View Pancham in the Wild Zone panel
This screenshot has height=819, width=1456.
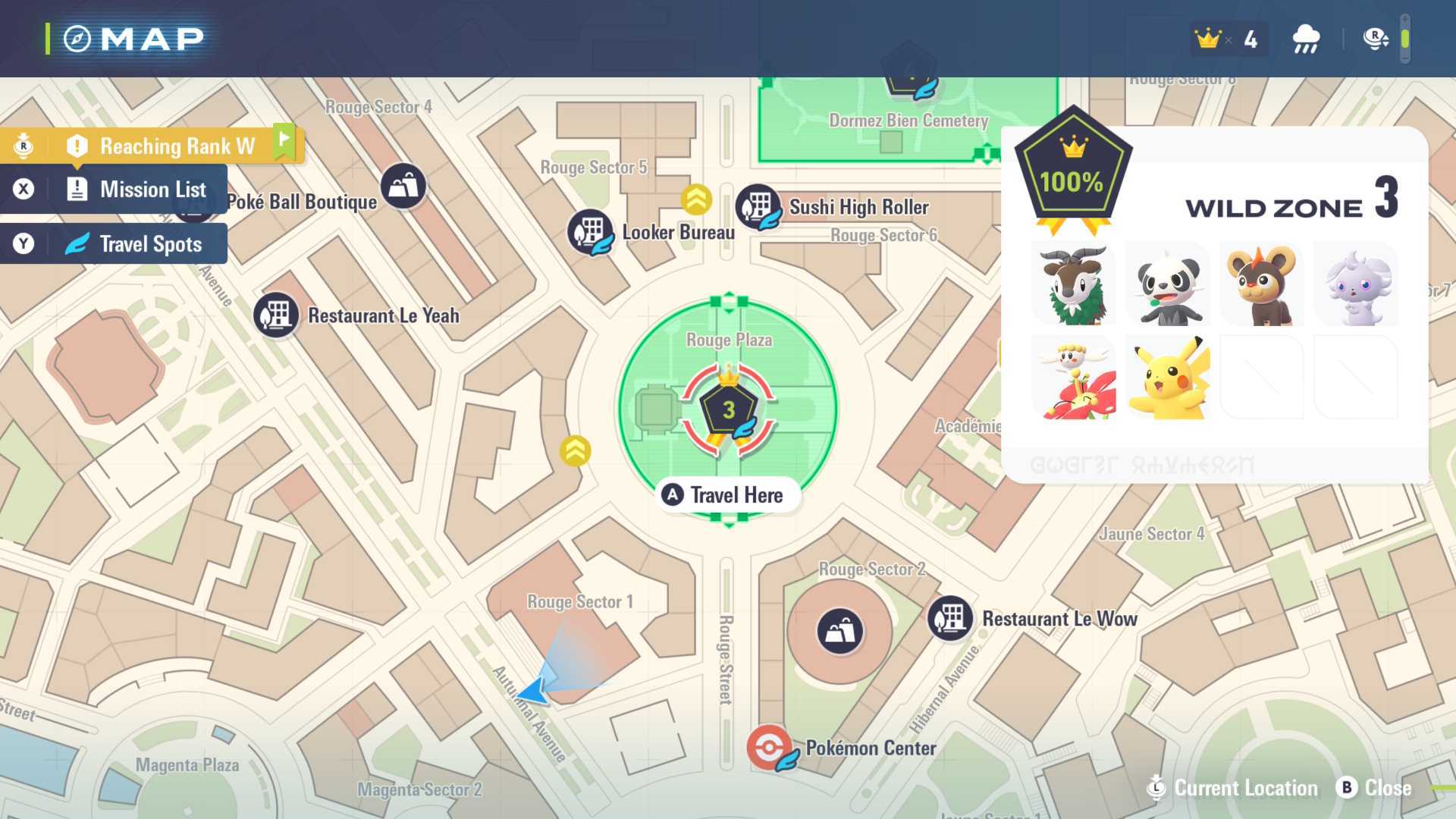pyautogui.click(x=1168, y=285)
